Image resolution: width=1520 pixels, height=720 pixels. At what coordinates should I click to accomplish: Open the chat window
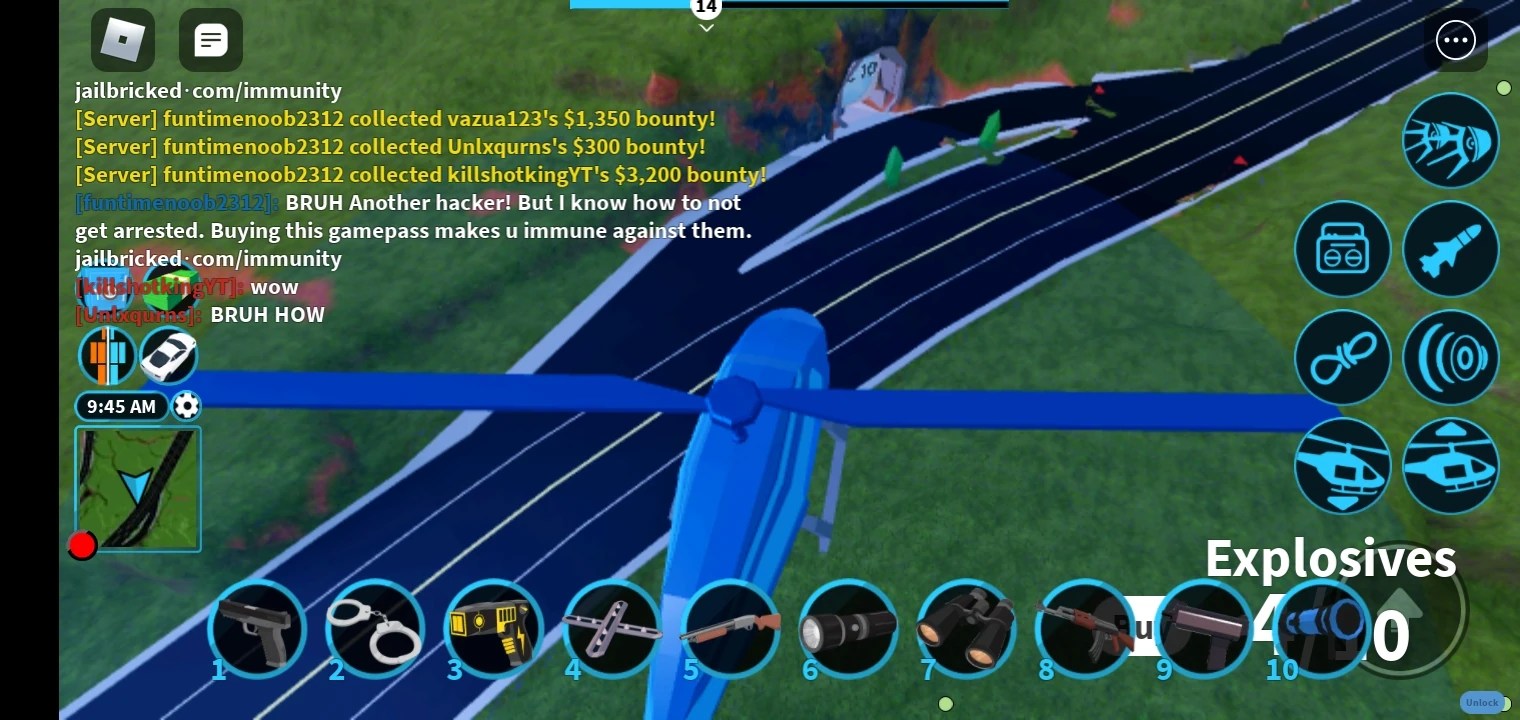coord(210,40)
